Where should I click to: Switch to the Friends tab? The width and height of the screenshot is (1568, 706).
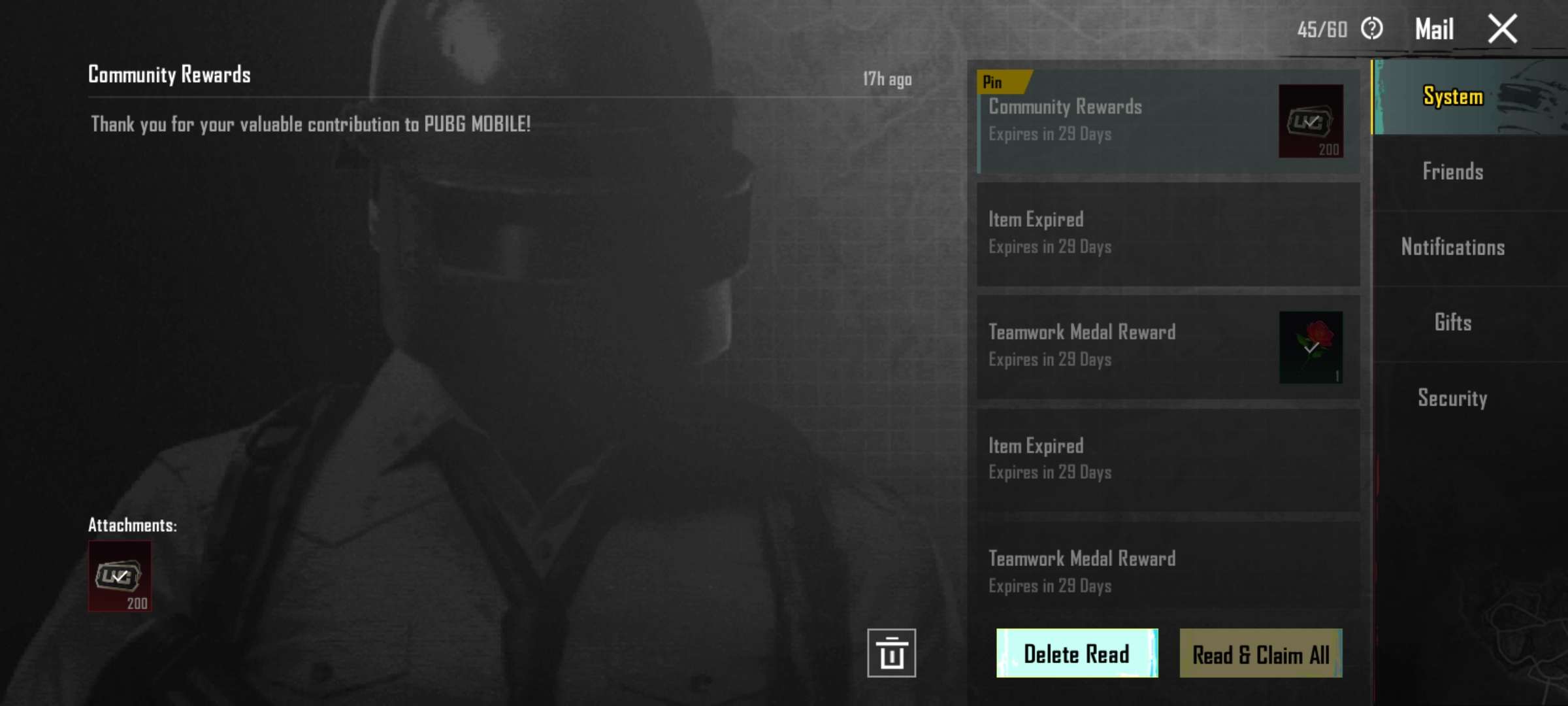pos(1452,171)
